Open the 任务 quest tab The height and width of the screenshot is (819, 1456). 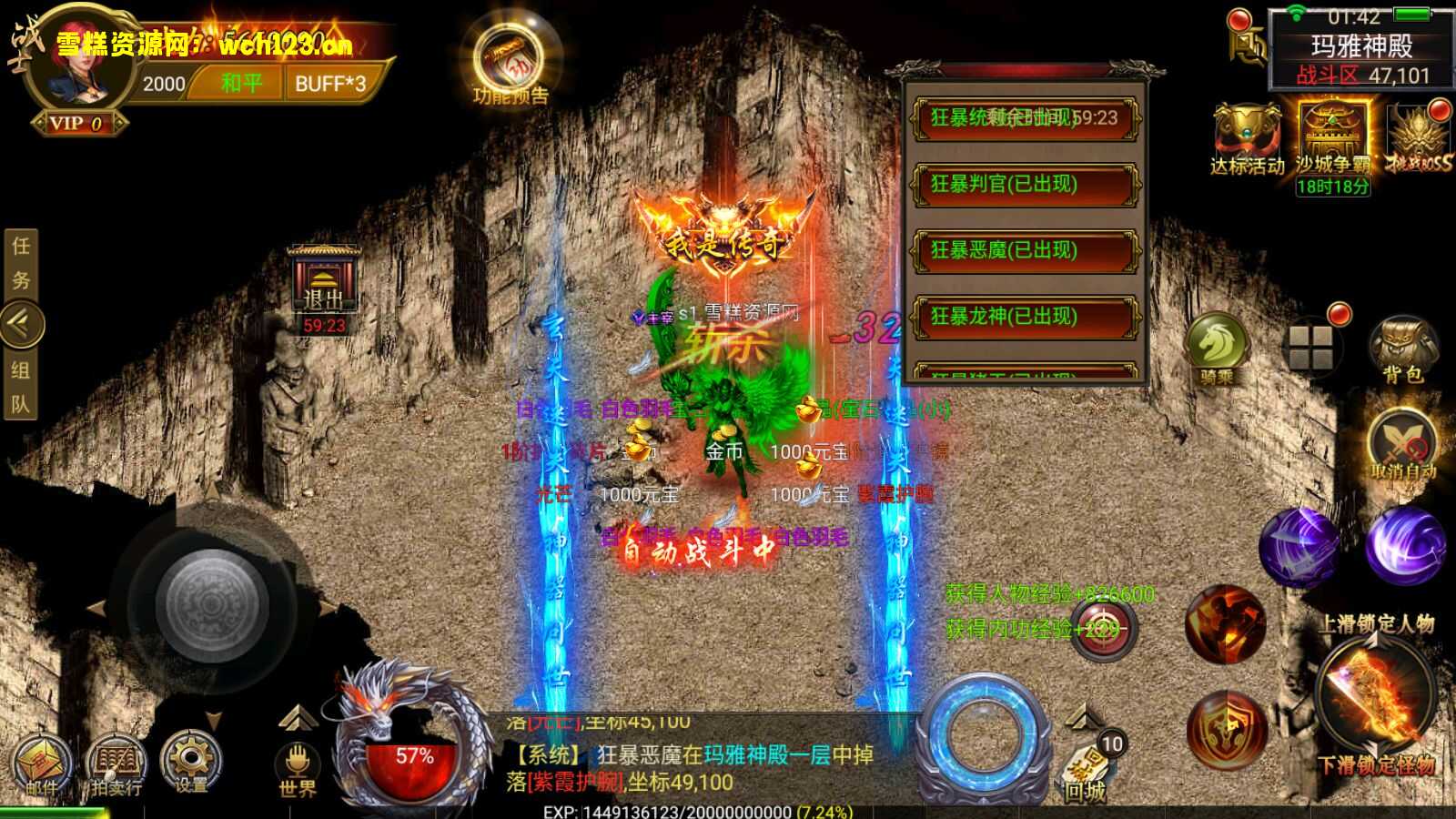coord(20,263)
